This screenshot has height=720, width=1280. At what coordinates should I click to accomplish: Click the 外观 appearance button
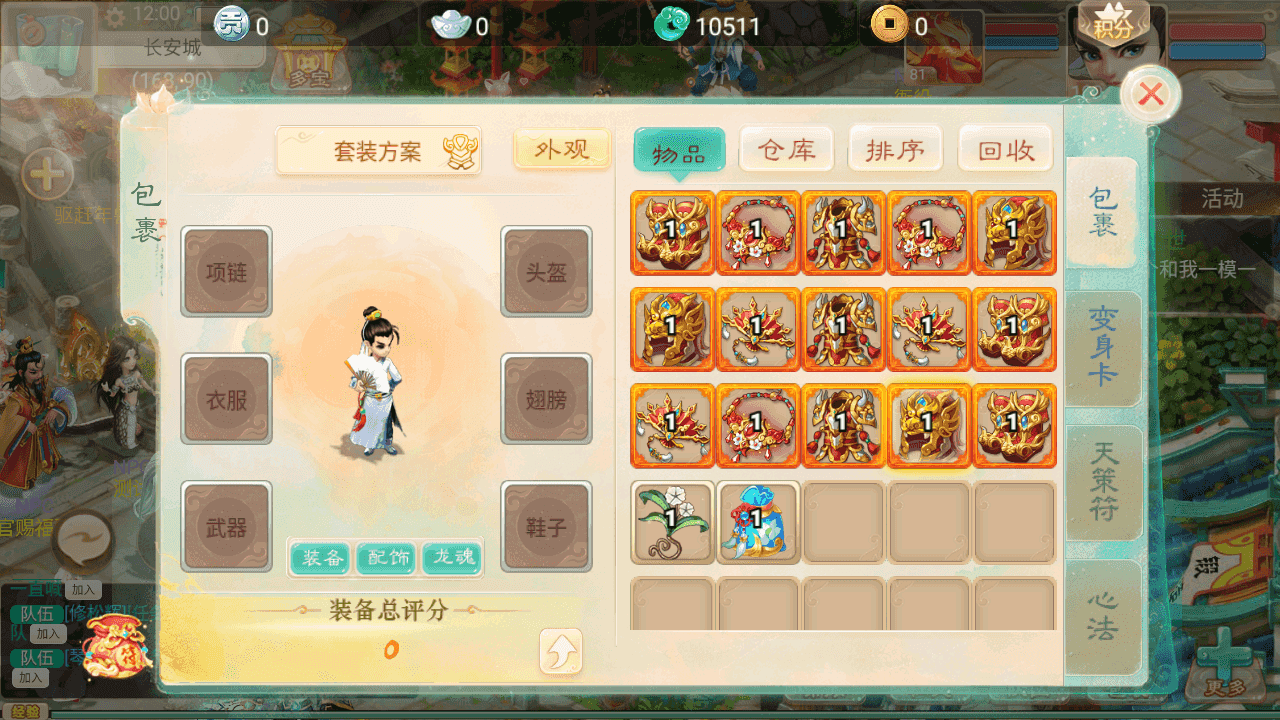pos(562,150)
